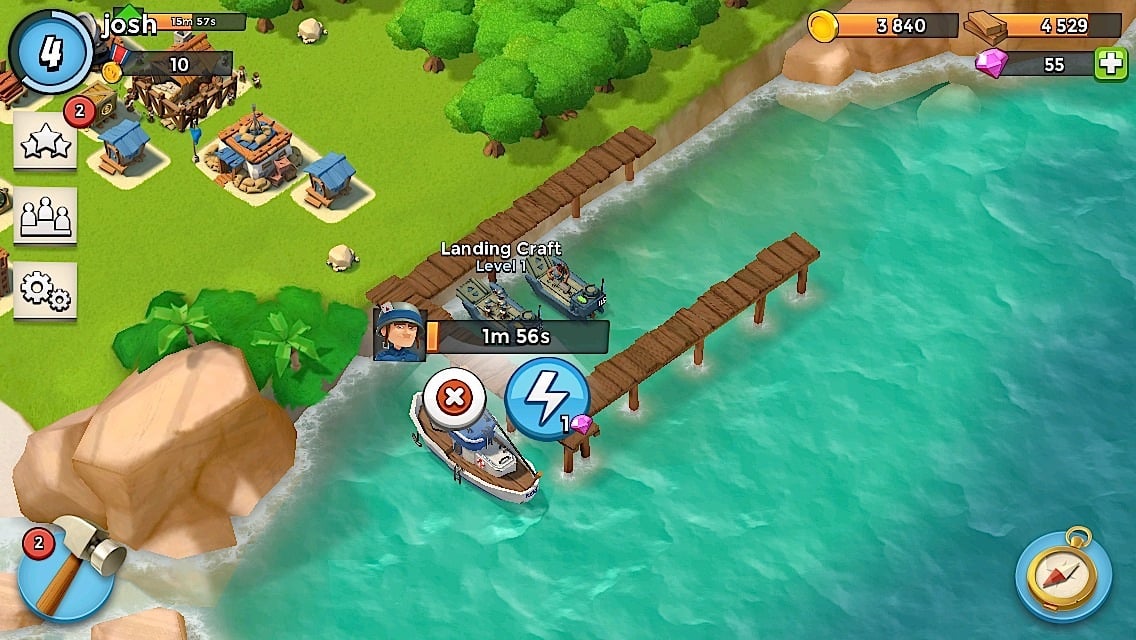Open the friends list button
The image size is (1136, 640).
coord(44,214)
